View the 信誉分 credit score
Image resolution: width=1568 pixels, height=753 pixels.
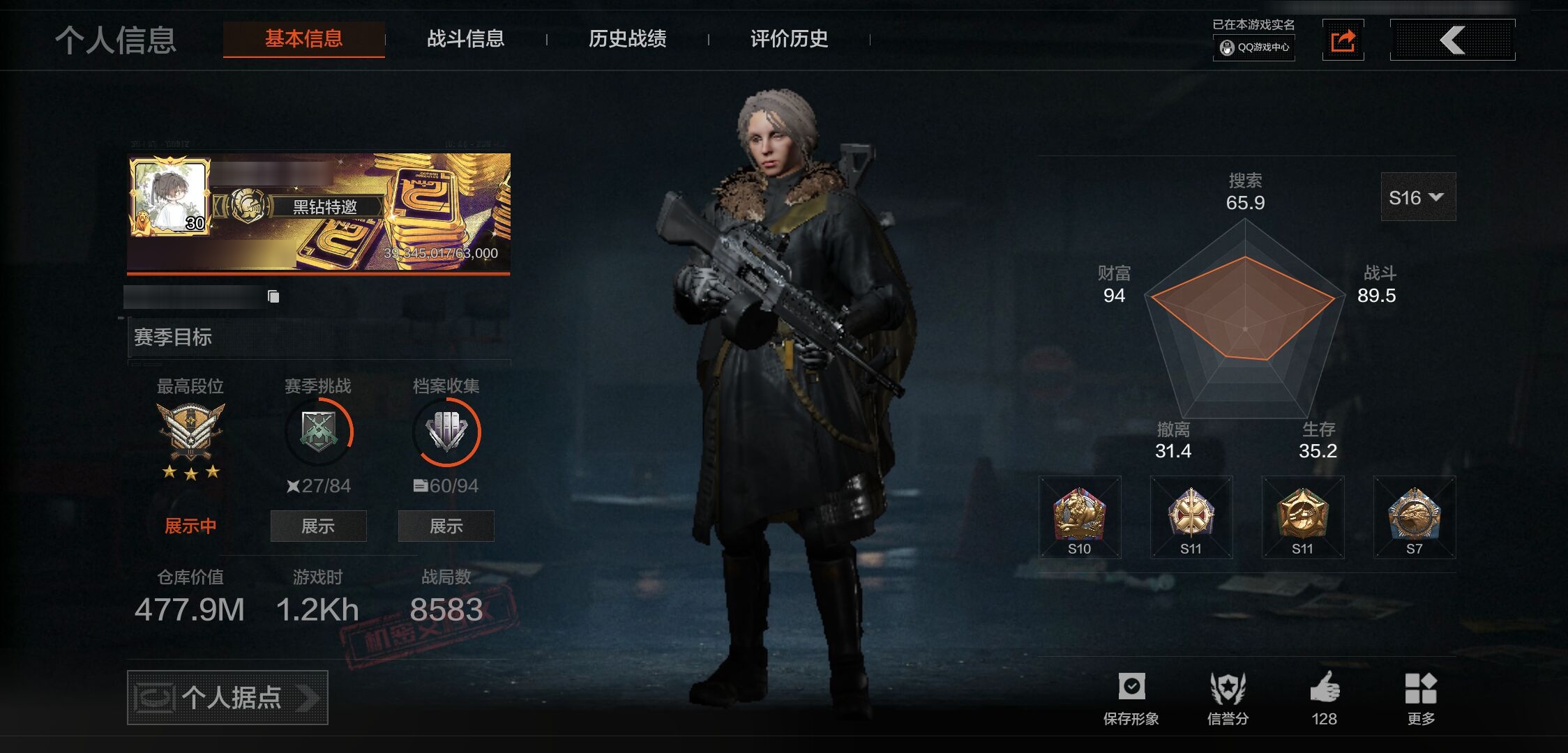[1228, 697]
